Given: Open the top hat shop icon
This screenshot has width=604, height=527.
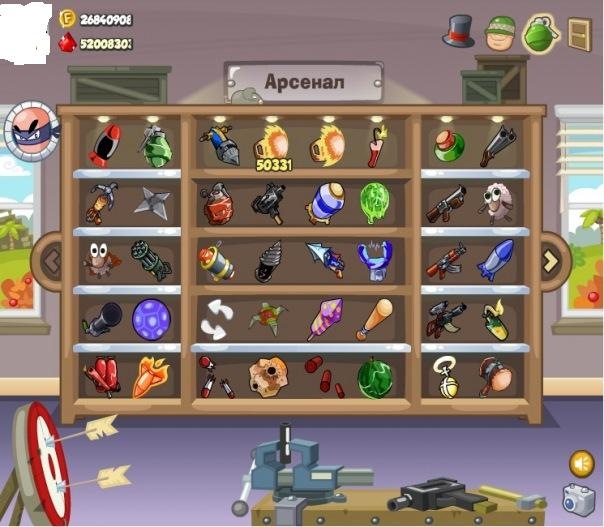Looking at the screenshot, I should tap(458, 30).
